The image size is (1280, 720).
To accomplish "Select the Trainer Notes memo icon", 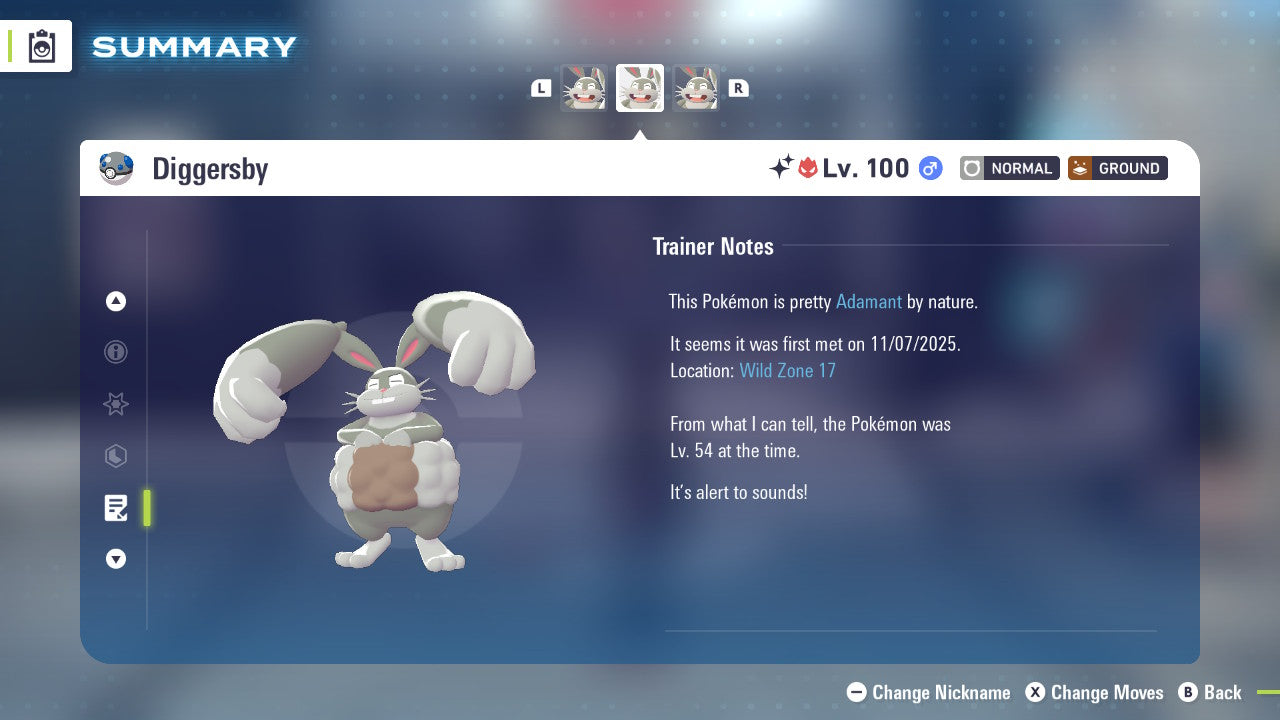I will click(x=116, y=508).
